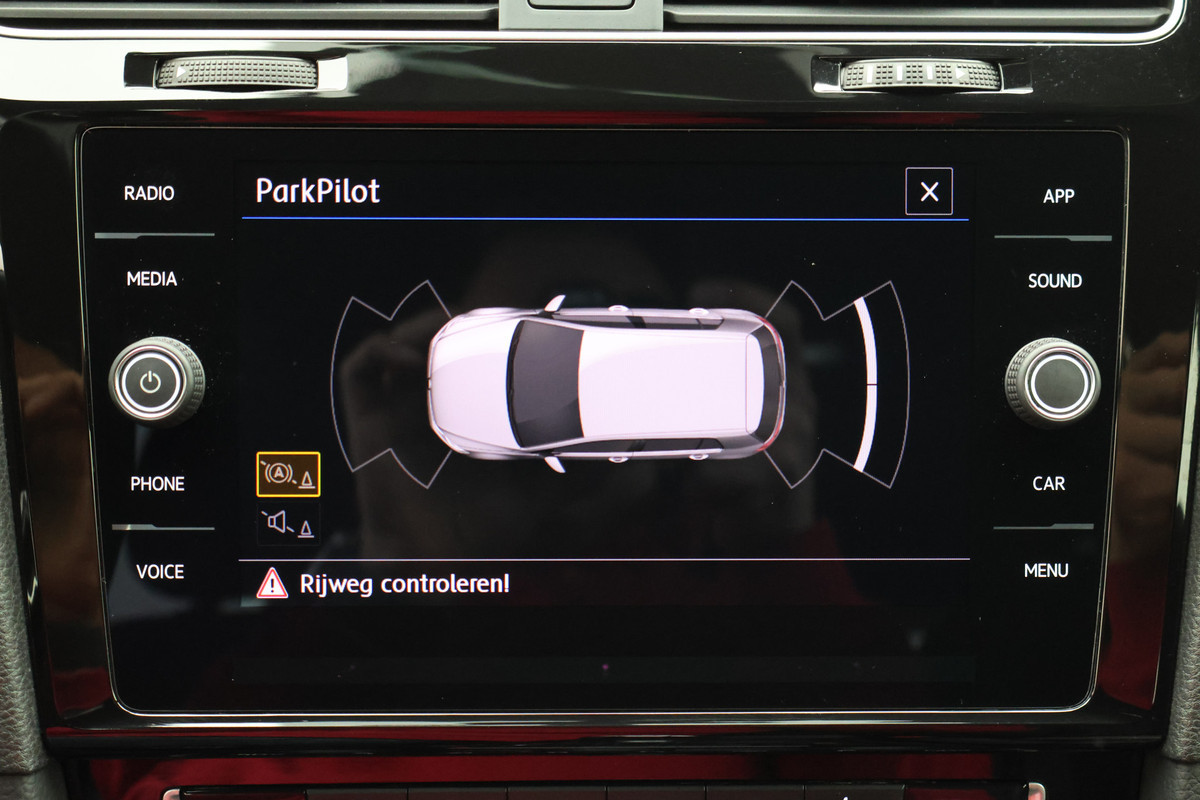This screenshot has height=800, width=1200.
Task: Switch to the MEDIA source
Action: (x=152, y=279)
